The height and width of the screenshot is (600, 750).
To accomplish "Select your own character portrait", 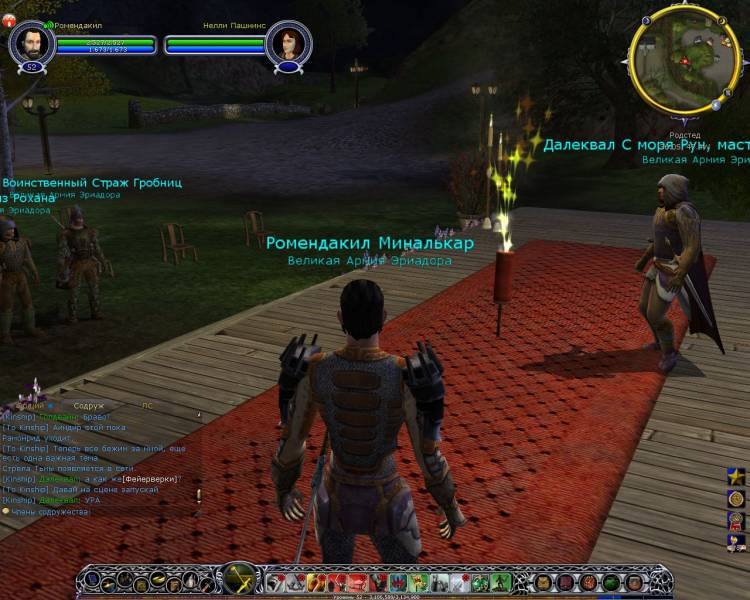I will pos(31,44).
